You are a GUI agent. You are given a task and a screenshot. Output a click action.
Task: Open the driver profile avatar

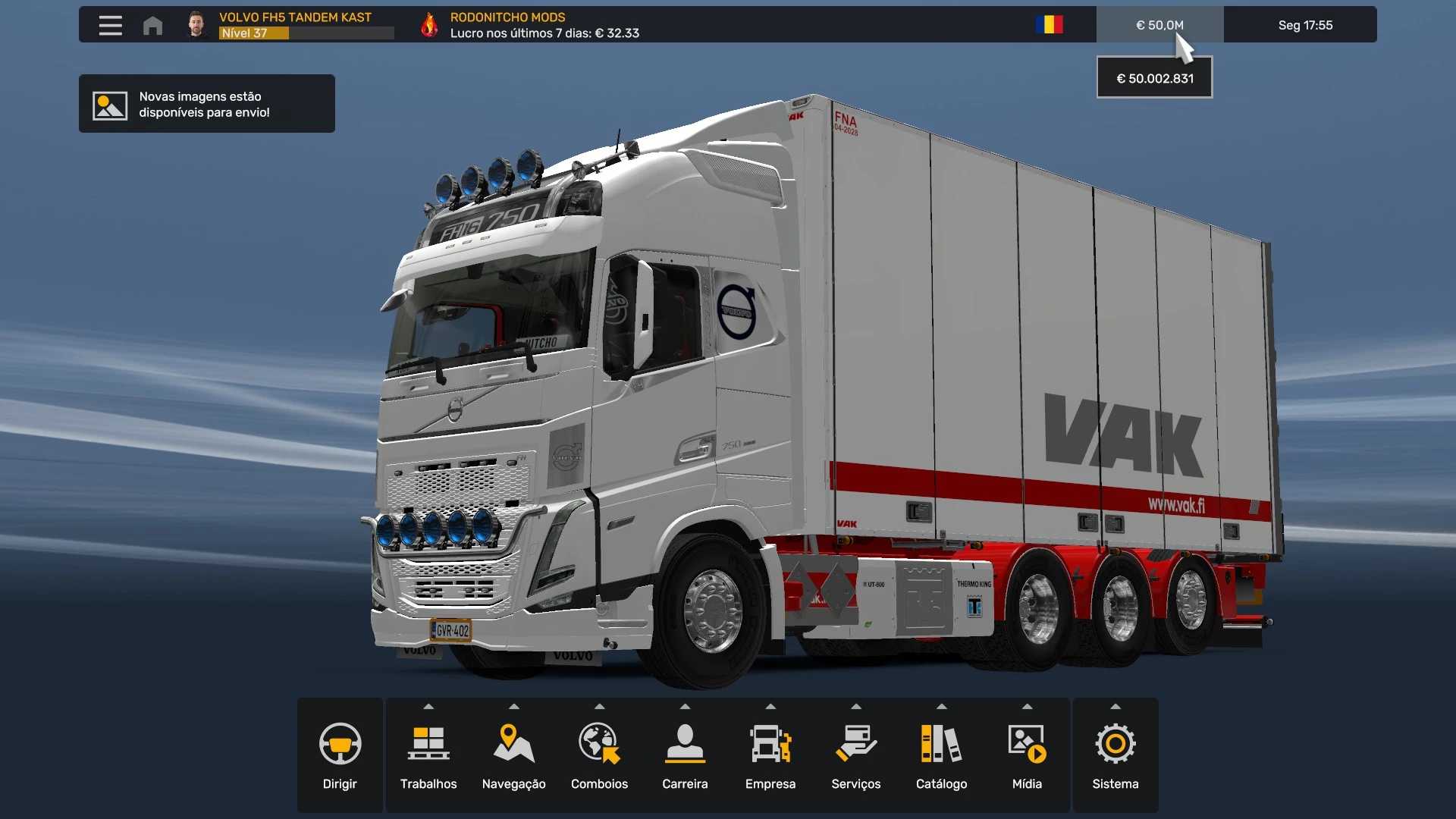click(196, 25)
